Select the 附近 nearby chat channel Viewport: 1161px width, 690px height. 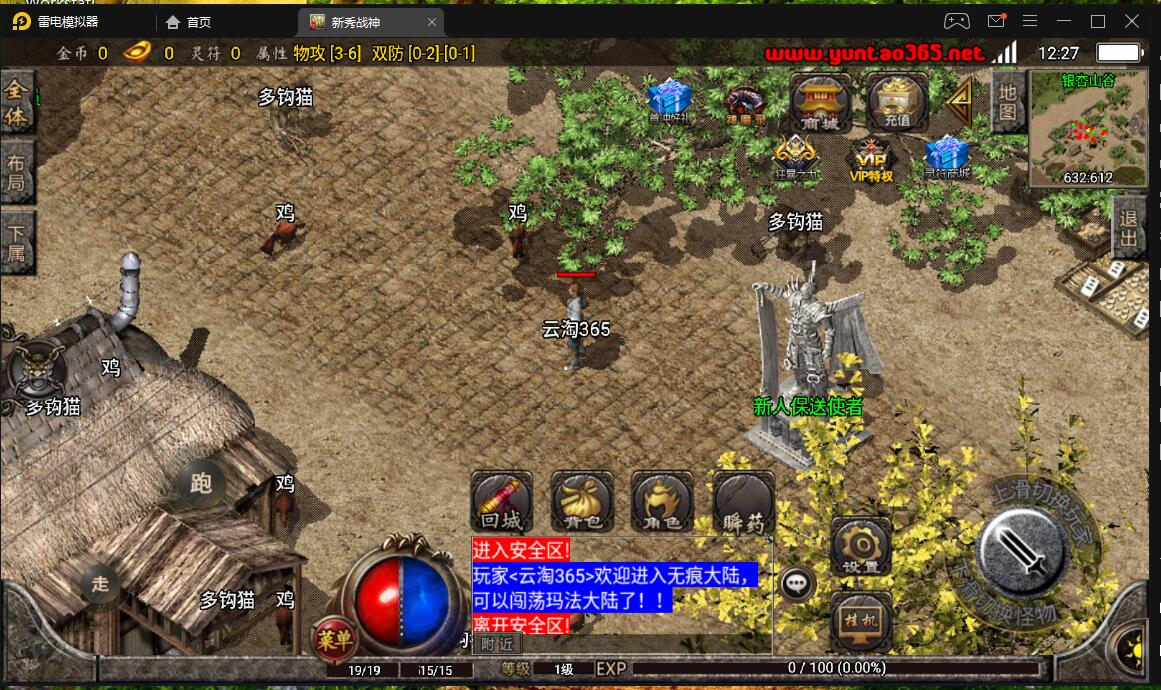pyautogui.click(x=496, y=645)
